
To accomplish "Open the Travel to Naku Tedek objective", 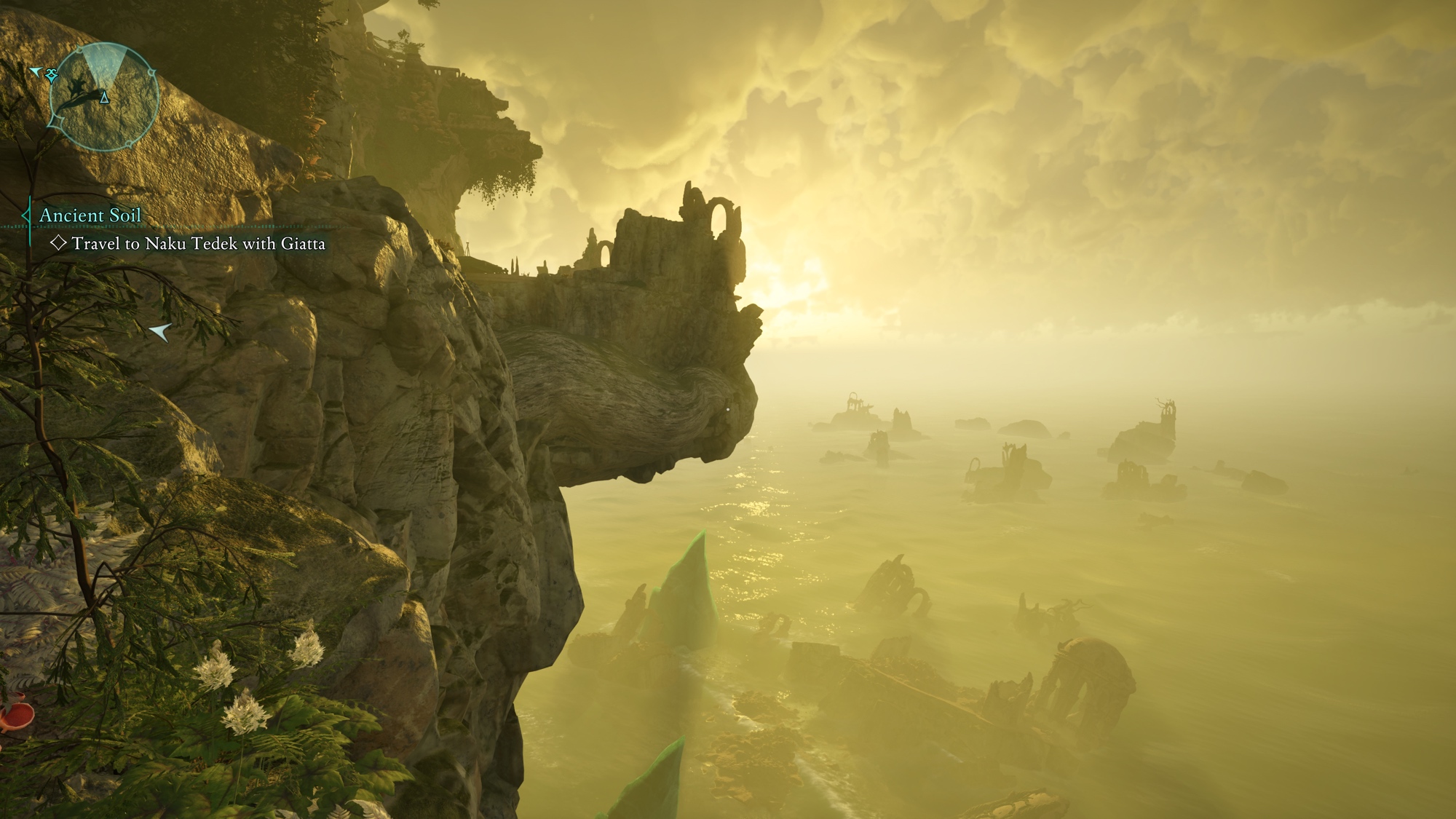I will click(x=198, y=244).
